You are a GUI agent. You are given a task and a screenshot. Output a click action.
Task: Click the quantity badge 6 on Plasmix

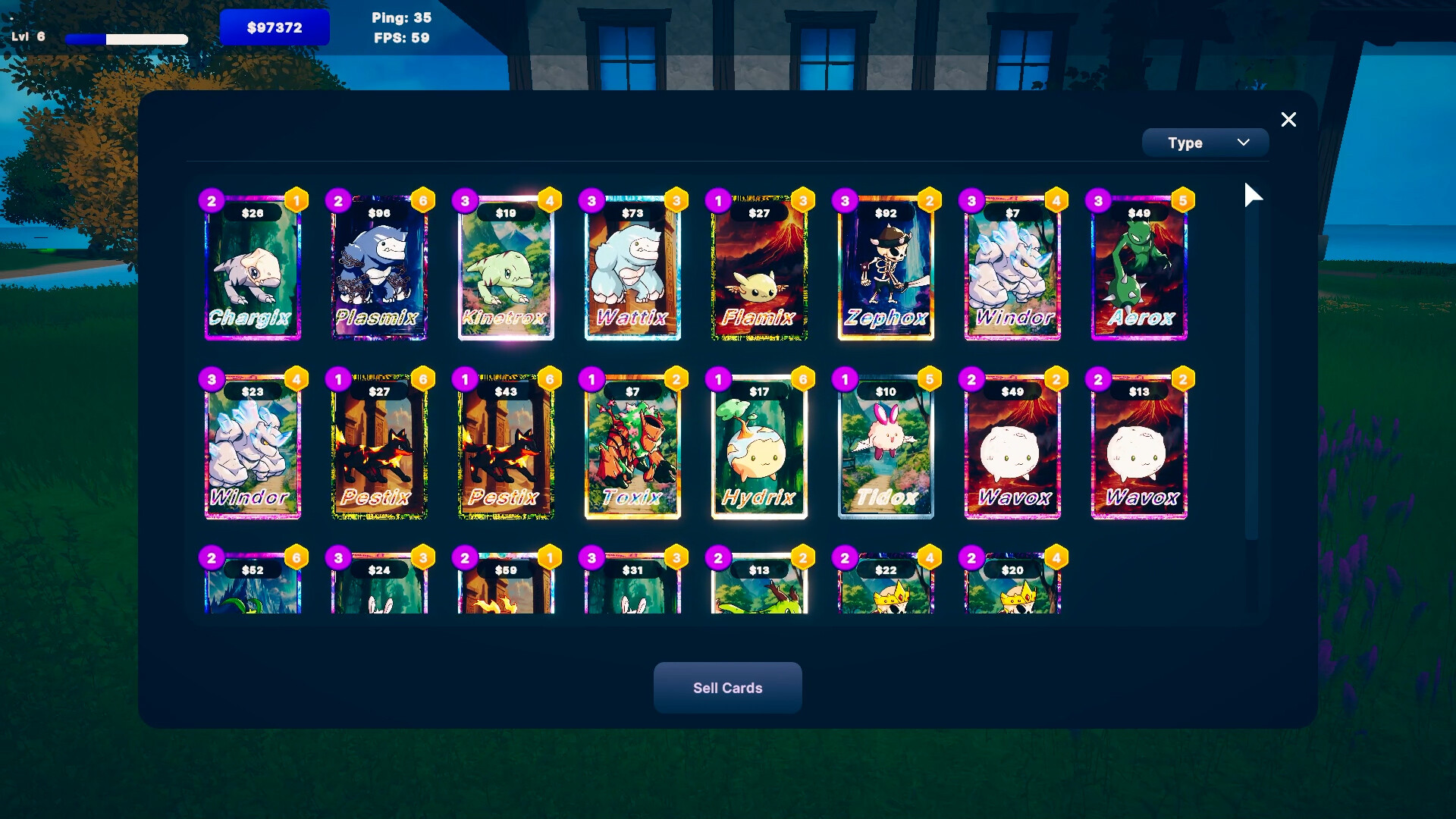pyautogui.click(x=423, y=199)
